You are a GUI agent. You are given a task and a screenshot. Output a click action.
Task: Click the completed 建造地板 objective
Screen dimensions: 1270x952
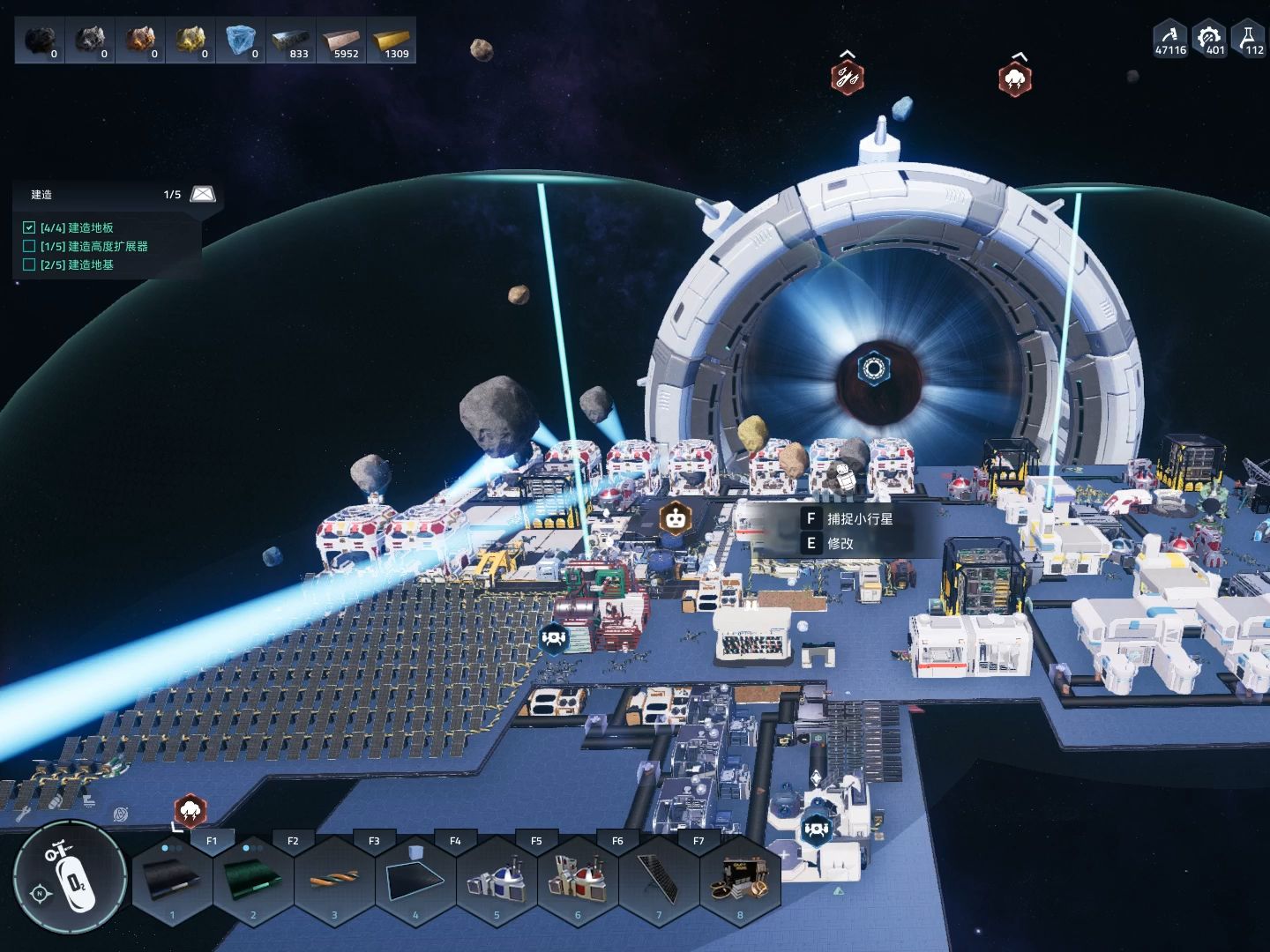tap(78, 228)
